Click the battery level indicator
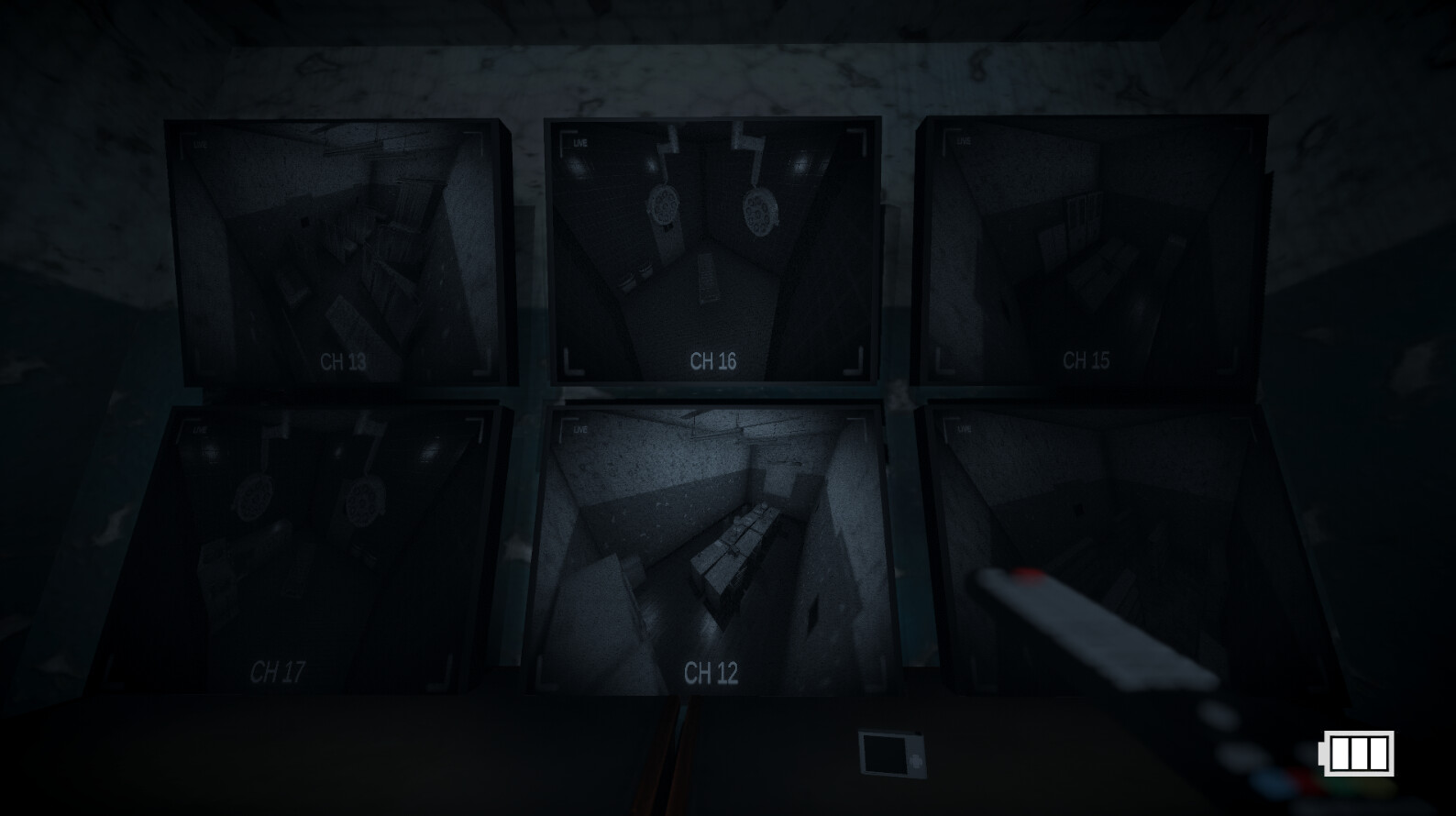 click(1355, 755)
